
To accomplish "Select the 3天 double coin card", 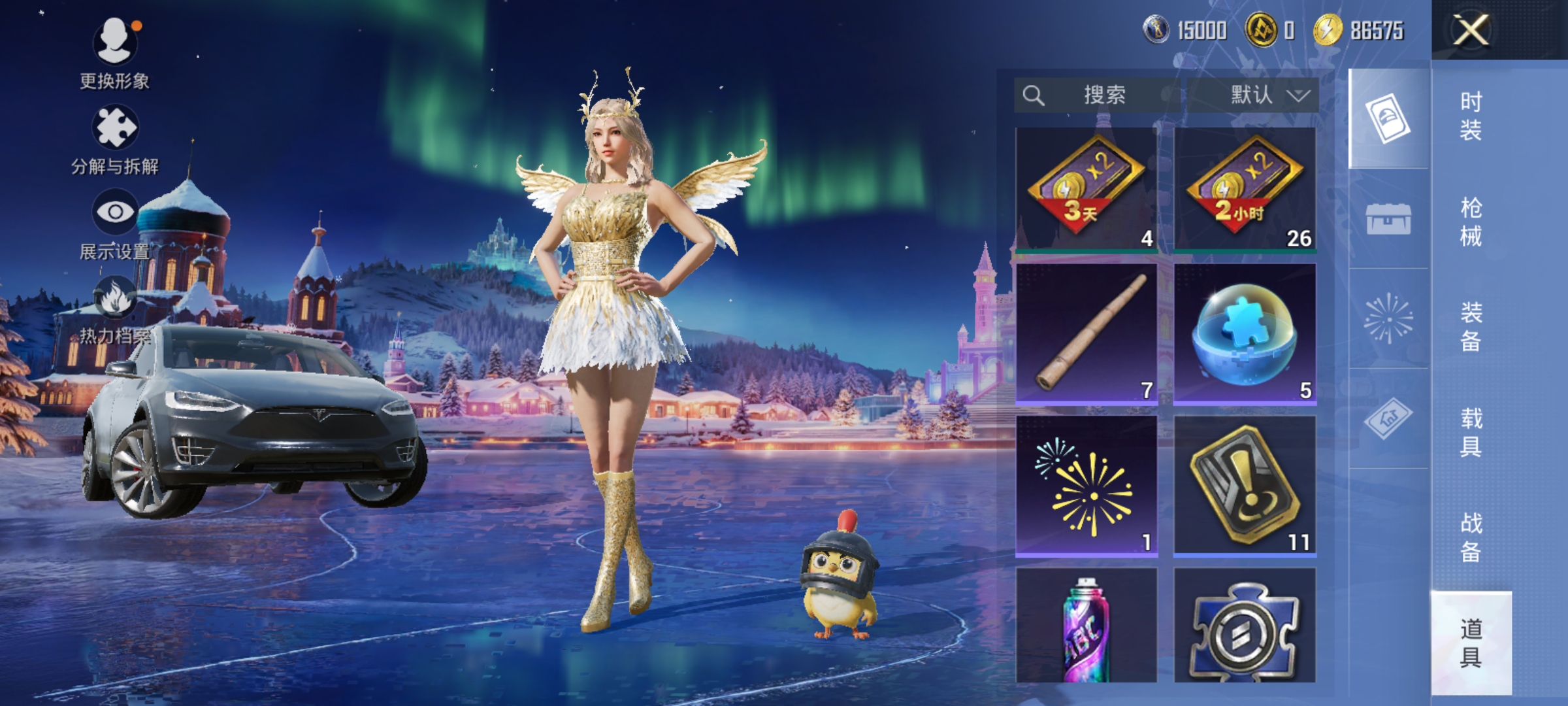I will tap(1086, 188).
